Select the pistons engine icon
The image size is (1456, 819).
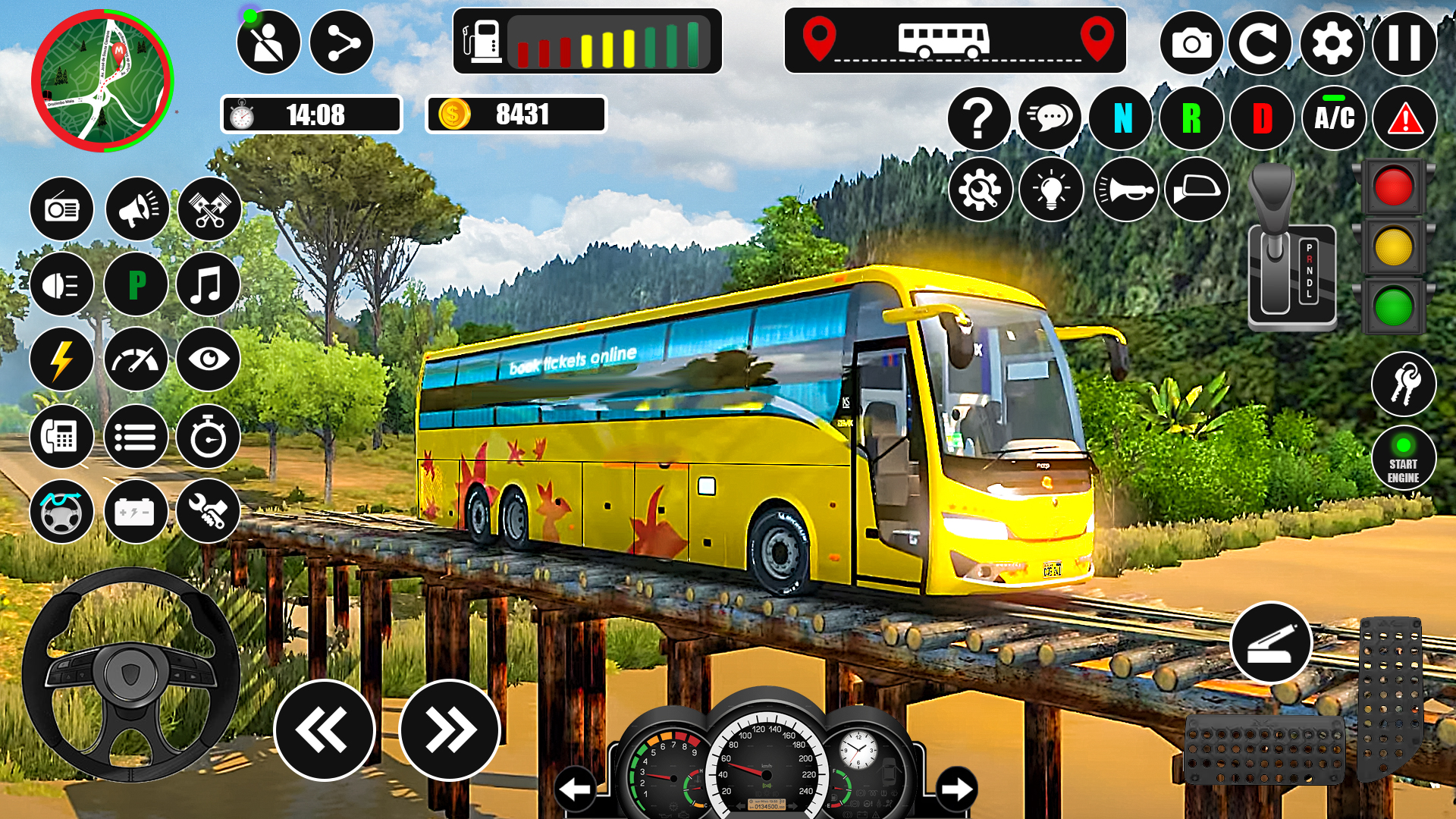pyautogui.click(x=209, y=209)
